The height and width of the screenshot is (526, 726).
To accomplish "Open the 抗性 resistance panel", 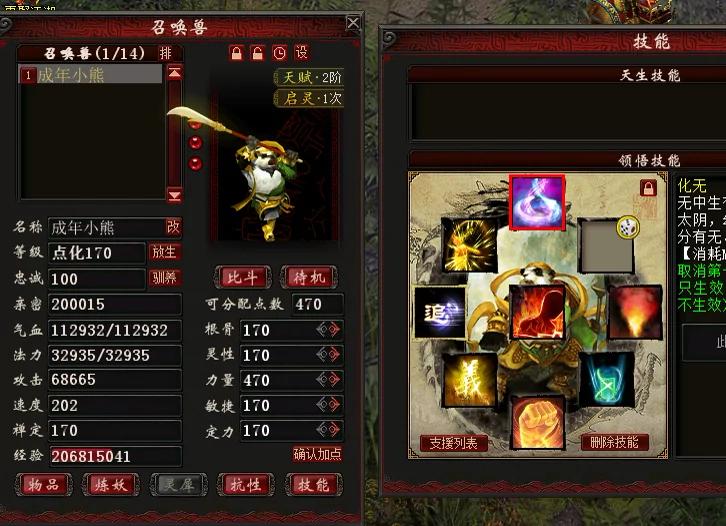I will coord(245,485).
